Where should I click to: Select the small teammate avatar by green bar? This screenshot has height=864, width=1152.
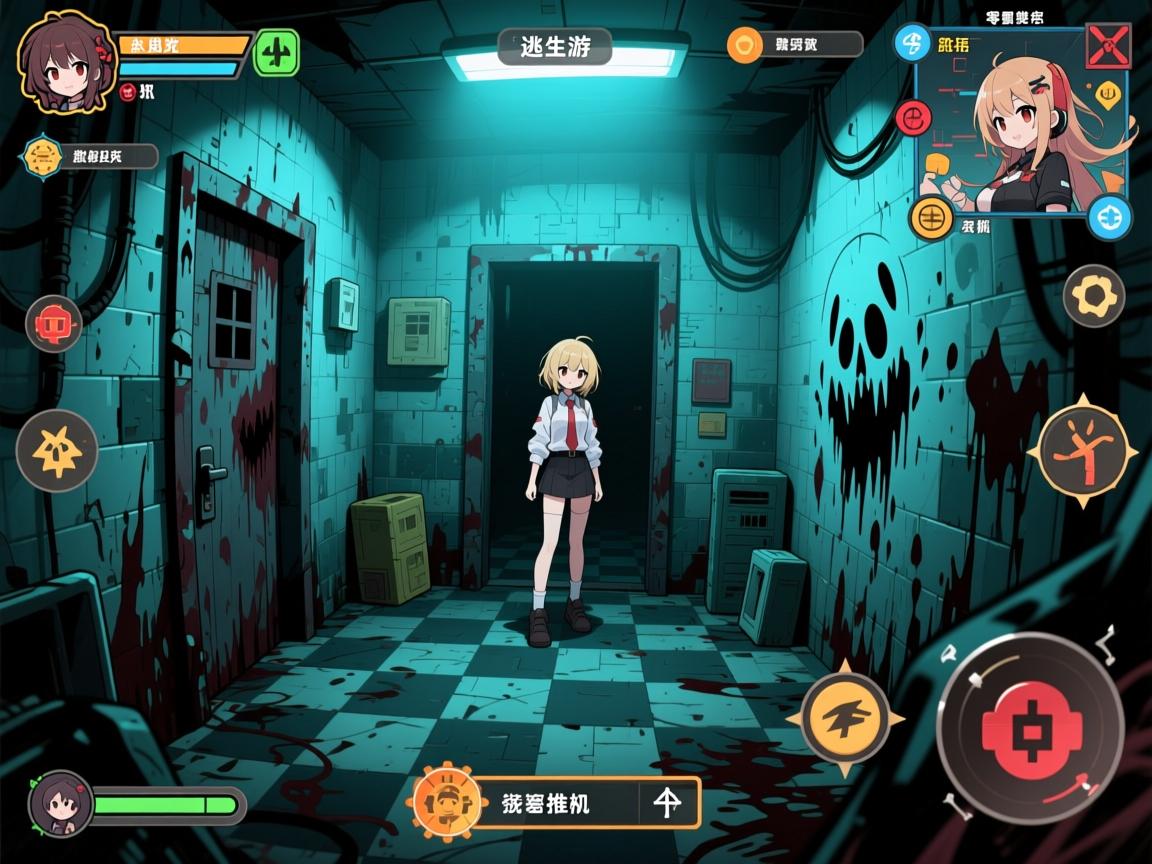[x=60, y=803]
